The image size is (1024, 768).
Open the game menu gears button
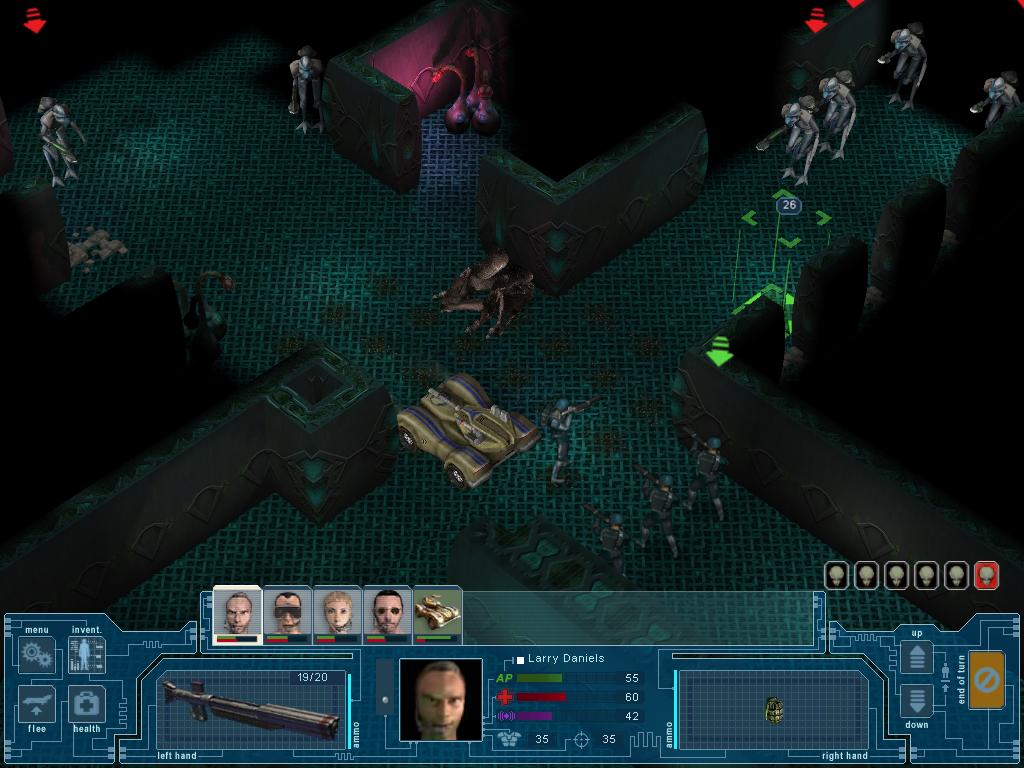[x=37, y=655]
